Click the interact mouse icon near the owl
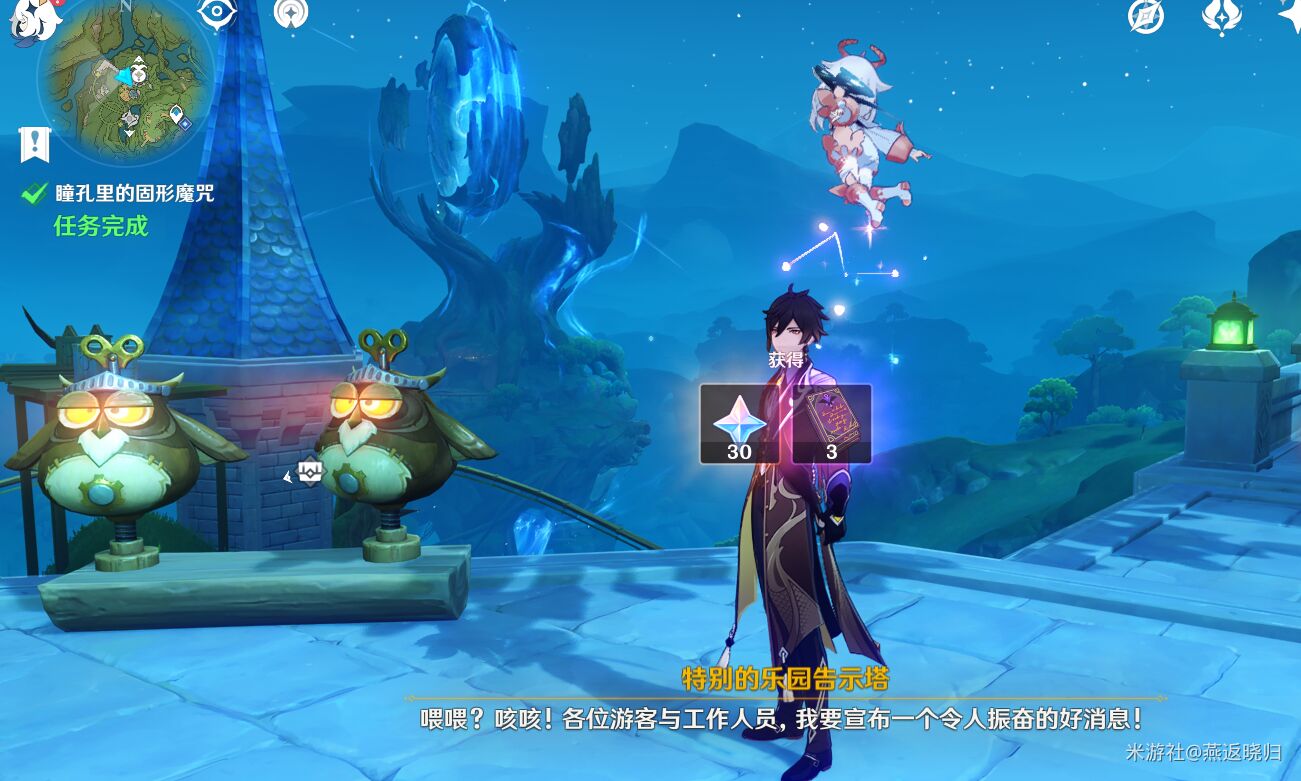Screen dimensions: 1301x781 [309, 470]
